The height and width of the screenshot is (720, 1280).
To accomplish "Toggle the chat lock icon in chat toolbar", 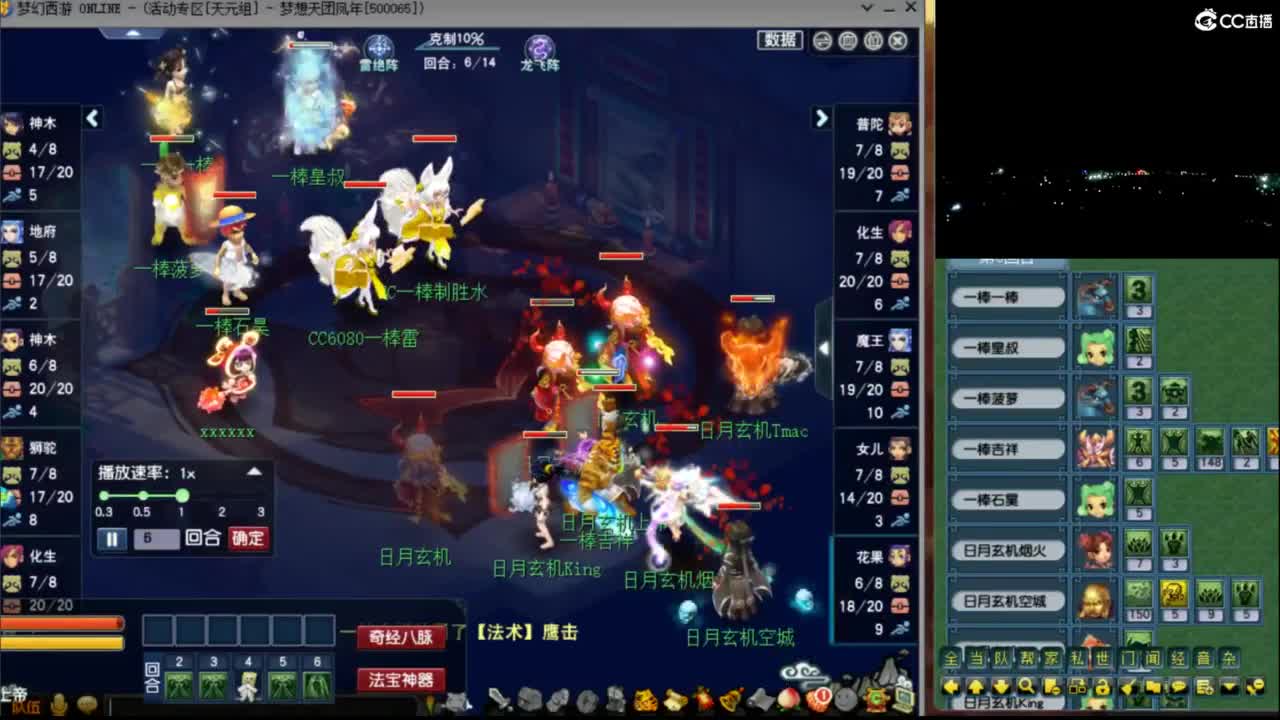I will pos(1103,686).
